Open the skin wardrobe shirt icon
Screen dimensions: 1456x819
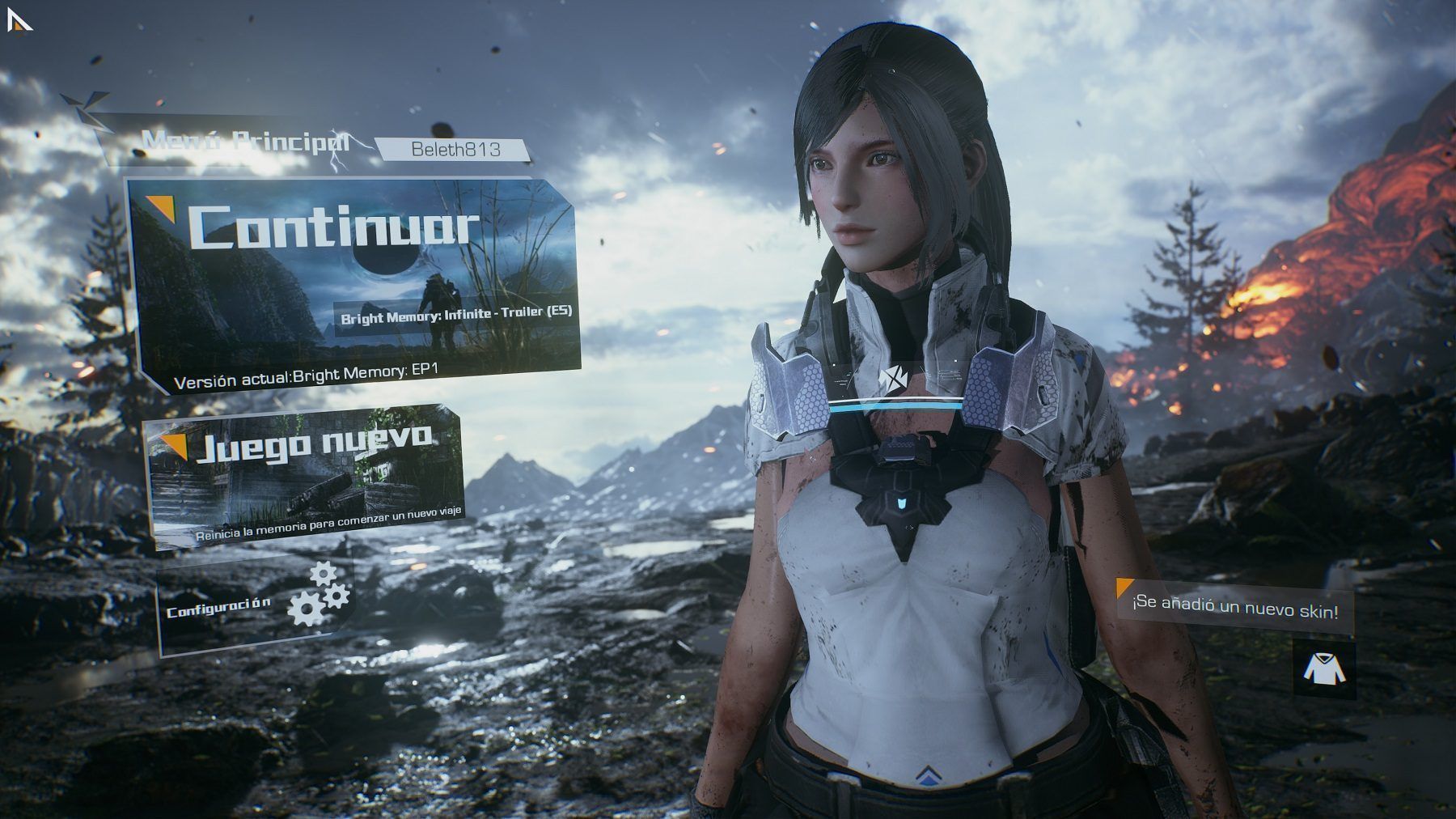[1323, 668]
